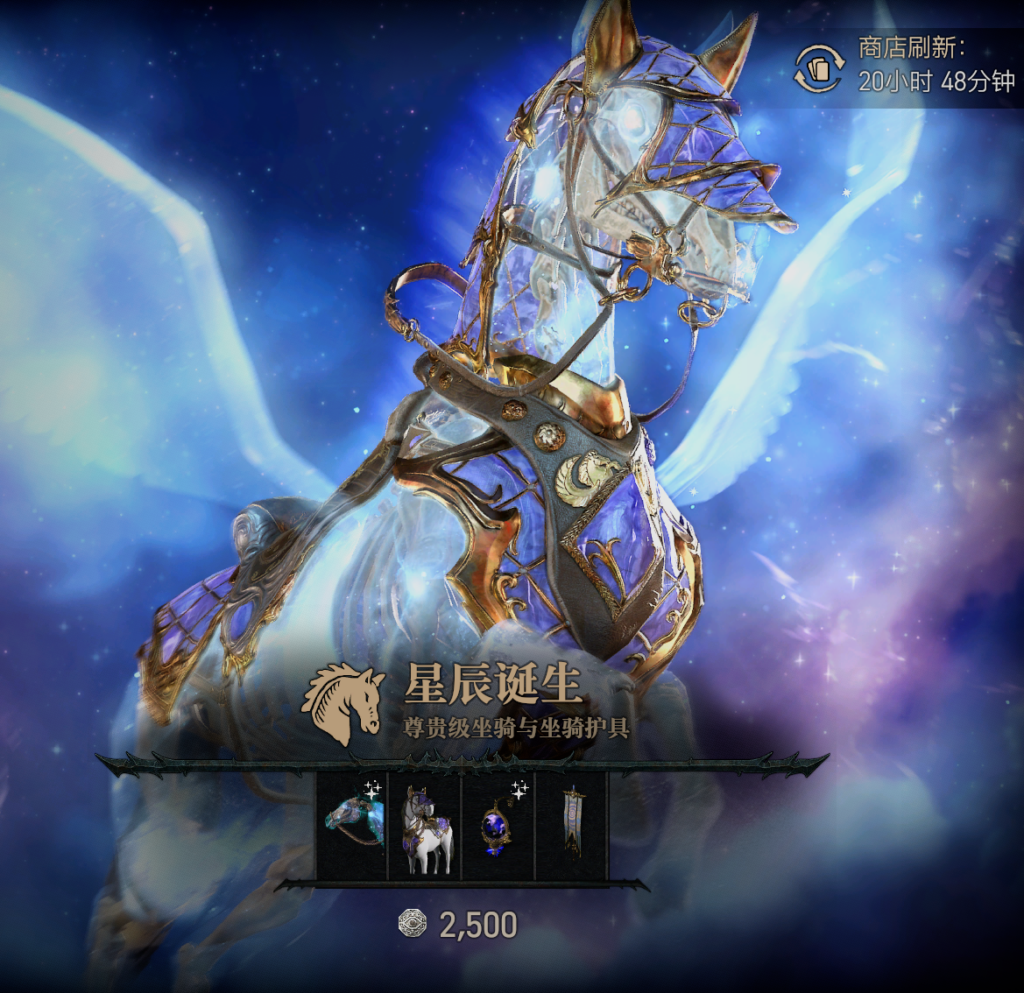Open the 星辰诞生 bundle title
1024x993 pixels.
coord(493,686)
